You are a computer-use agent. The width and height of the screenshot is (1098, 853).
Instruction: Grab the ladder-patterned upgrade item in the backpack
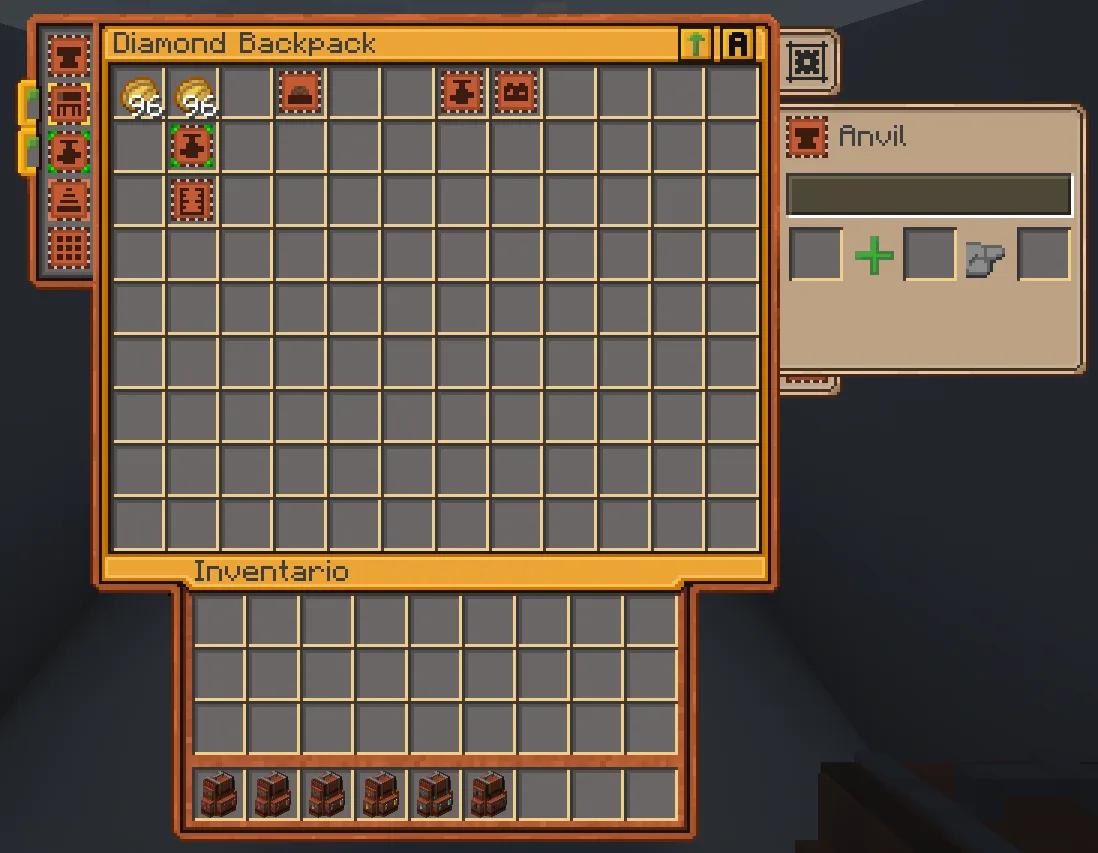[x=192, y=200]
